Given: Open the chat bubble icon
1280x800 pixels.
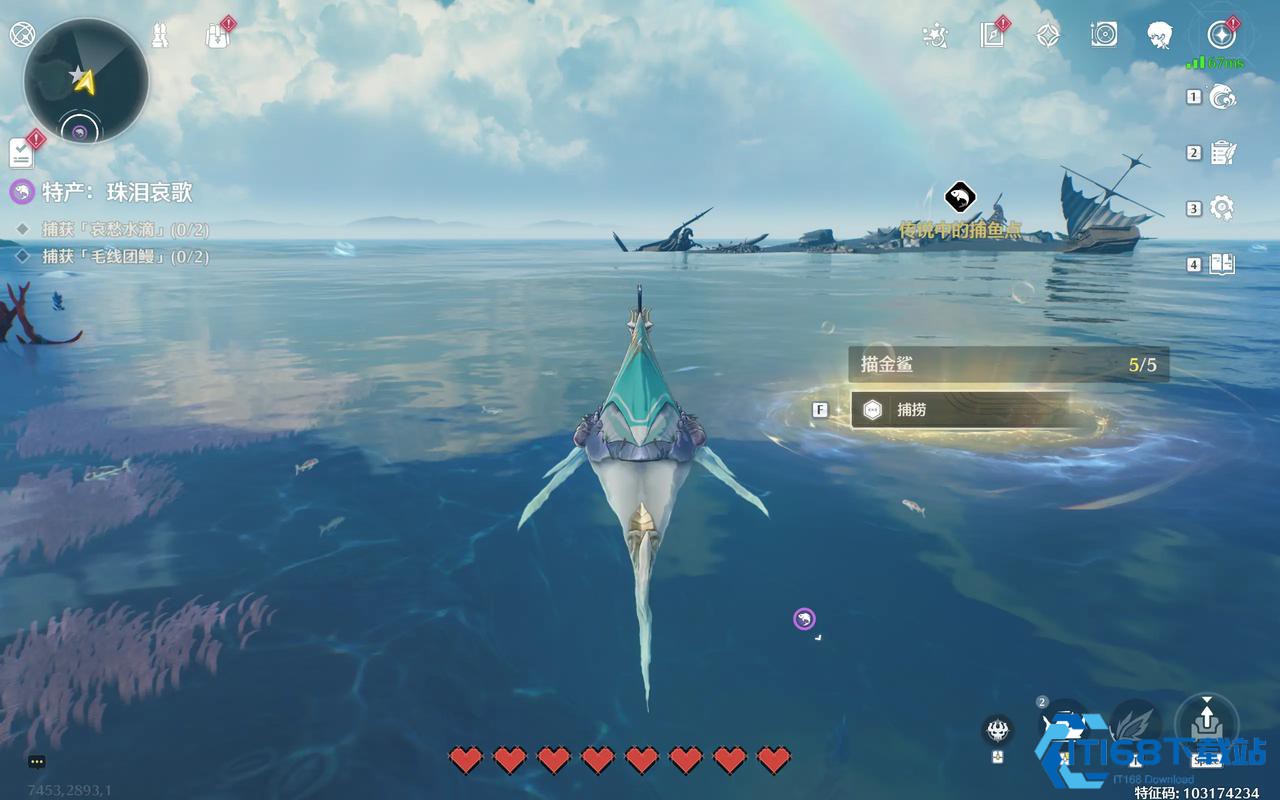Looking at the screenshot, I should 37,761.
